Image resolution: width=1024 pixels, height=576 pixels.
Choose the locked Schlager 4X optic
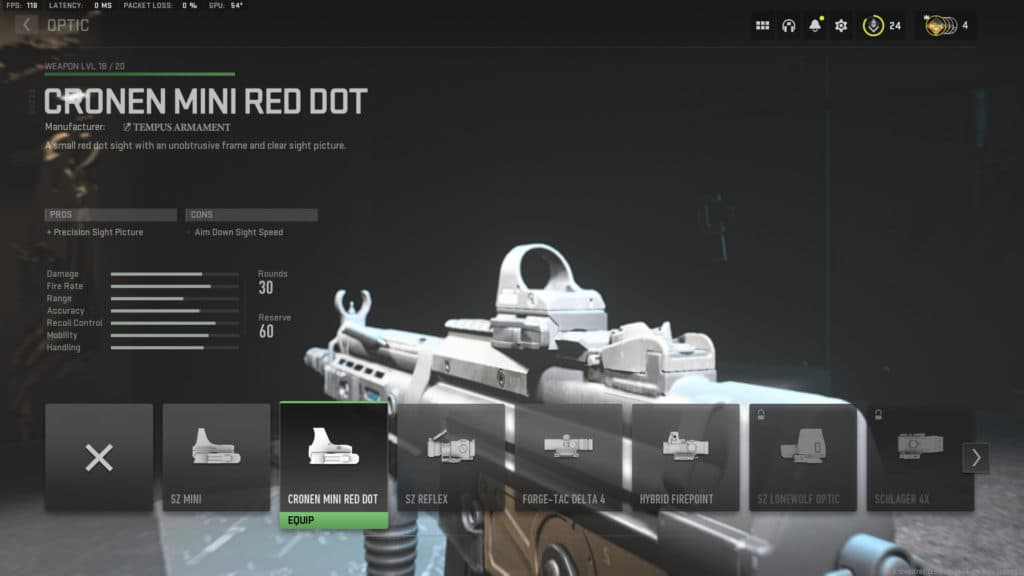(x=920, y=458)
